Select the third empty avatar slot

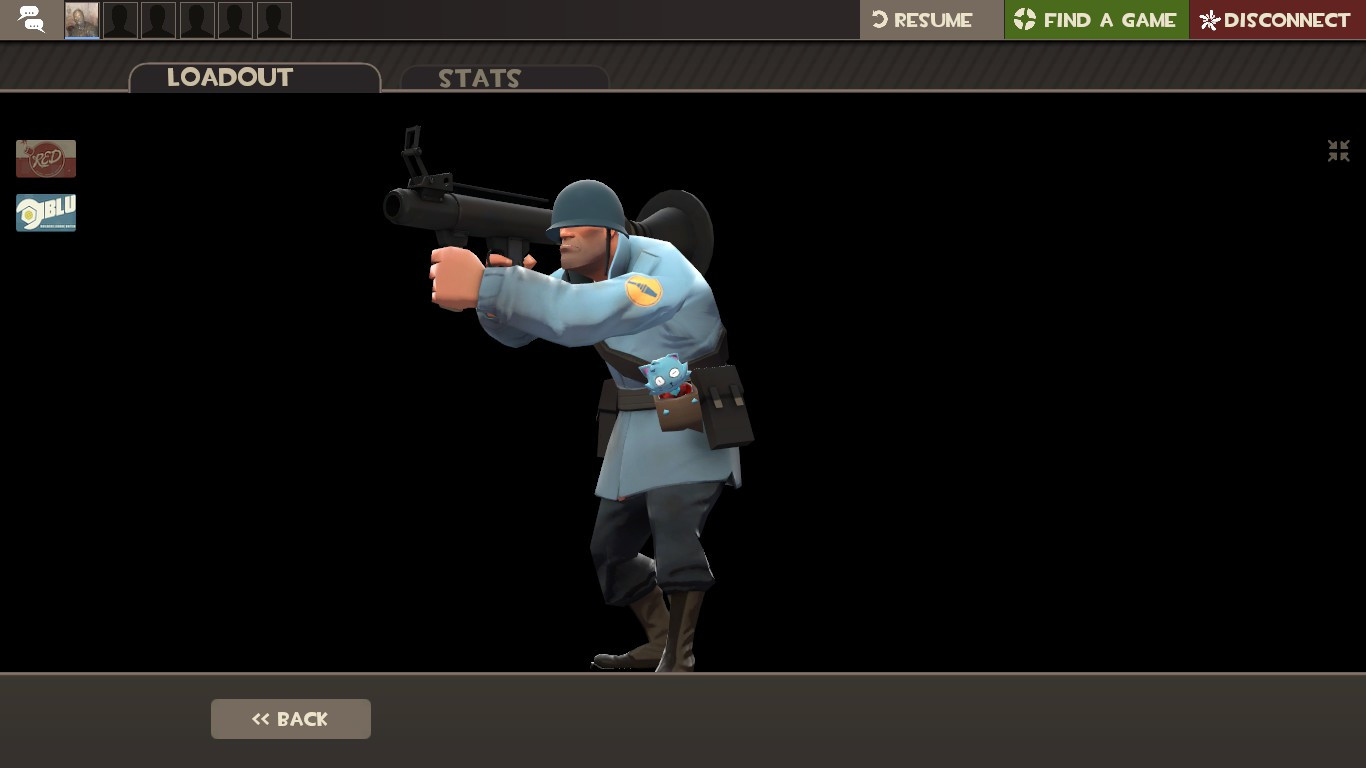tap(158, 20)
